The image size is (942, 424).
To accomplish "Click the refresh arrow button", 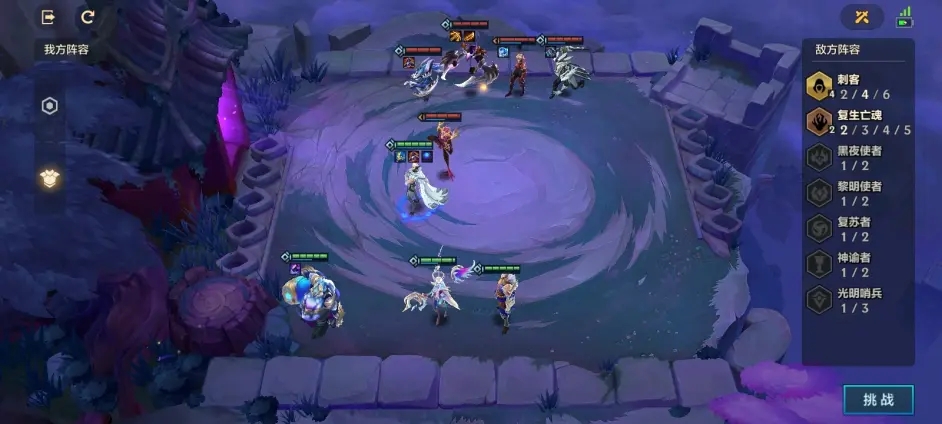I will [87, 17].
